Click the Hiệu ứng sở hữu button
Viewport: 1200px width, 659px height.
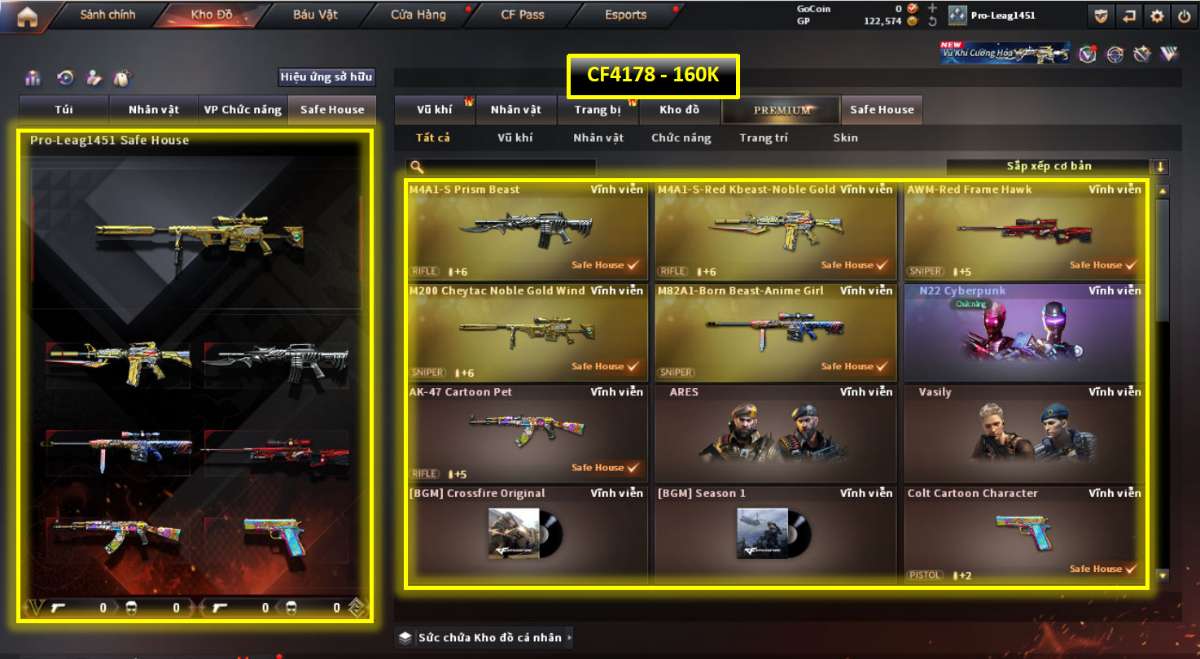tap(326, 77)
